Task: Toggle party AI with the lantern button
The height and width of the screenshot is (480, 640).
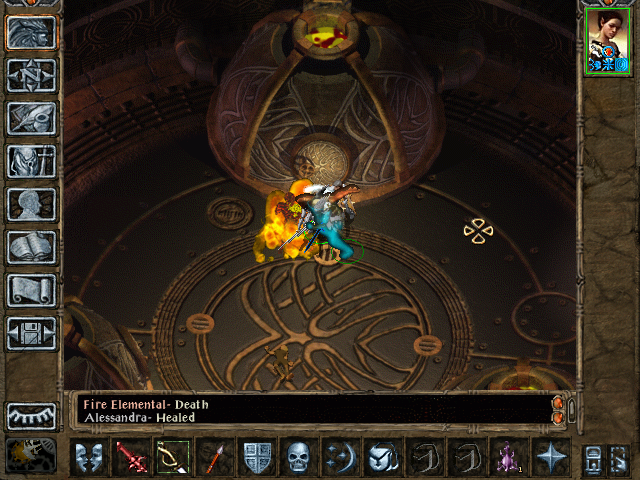Action: pos(616,457)
